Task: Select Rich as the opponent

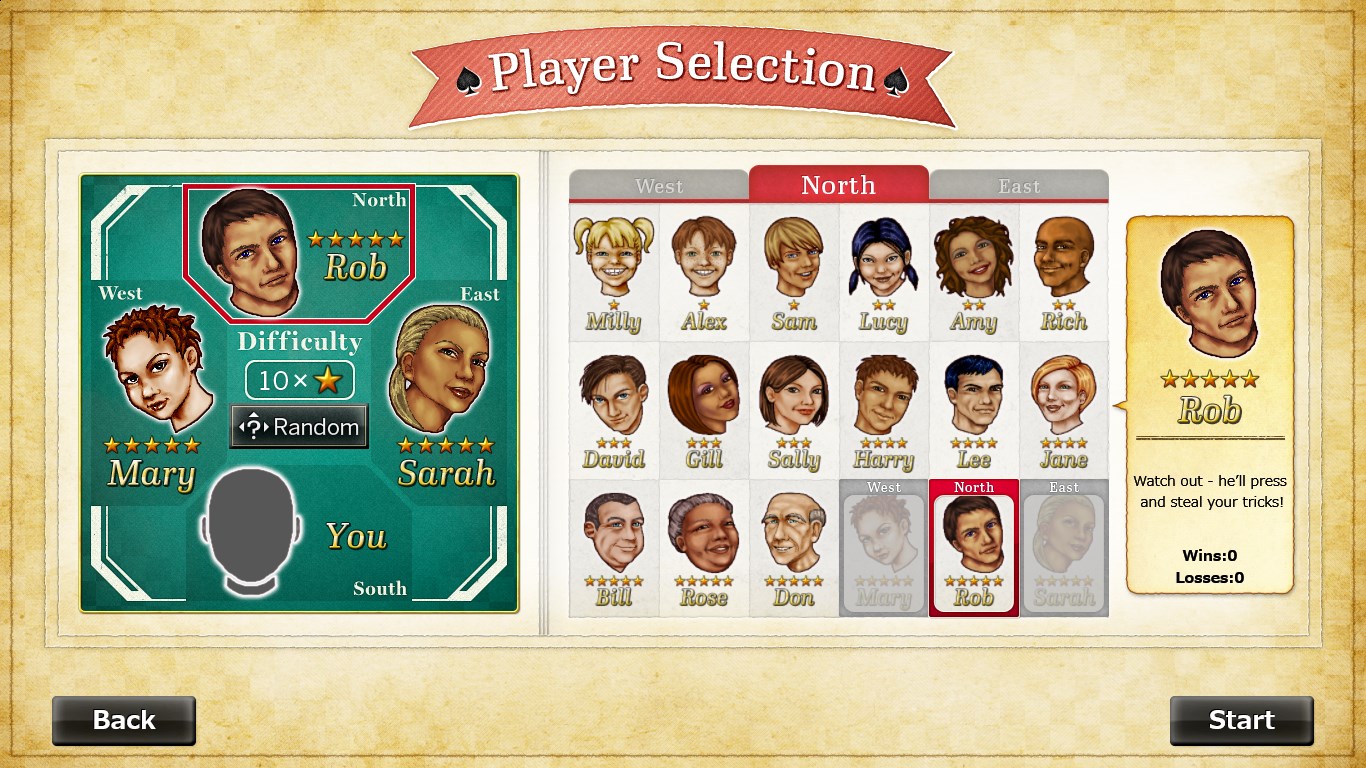Action: pyautogui.click(x=1064, y=270)
